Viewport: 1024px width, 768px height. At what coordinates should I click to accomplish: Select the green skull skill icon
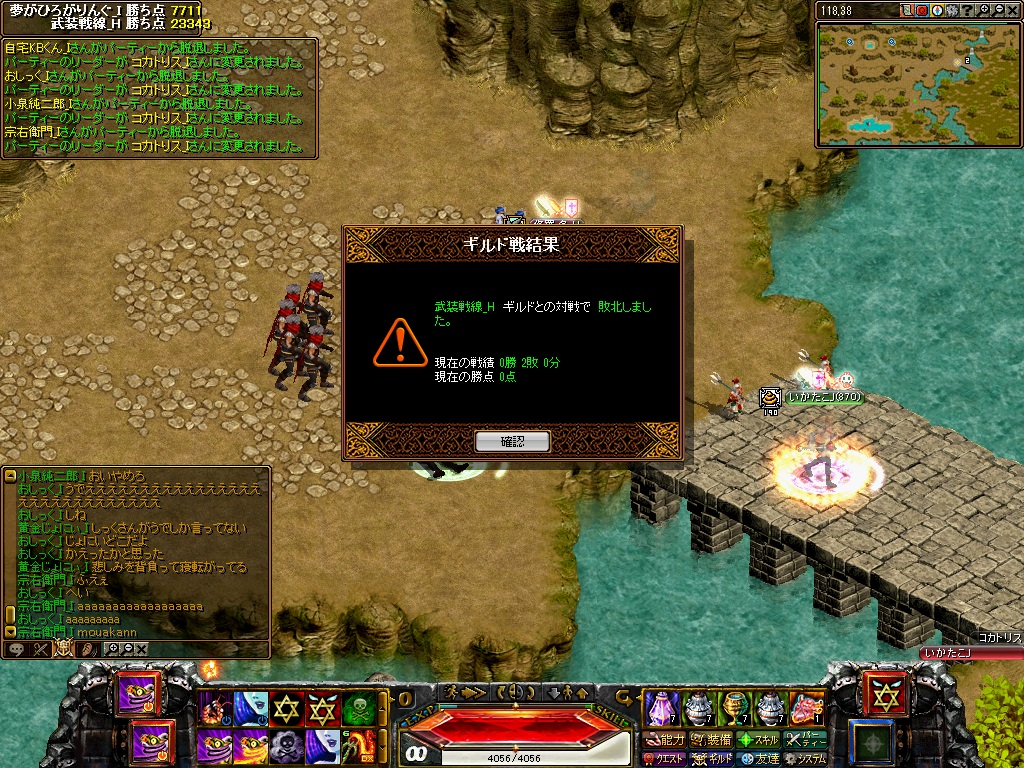[358, 709]
